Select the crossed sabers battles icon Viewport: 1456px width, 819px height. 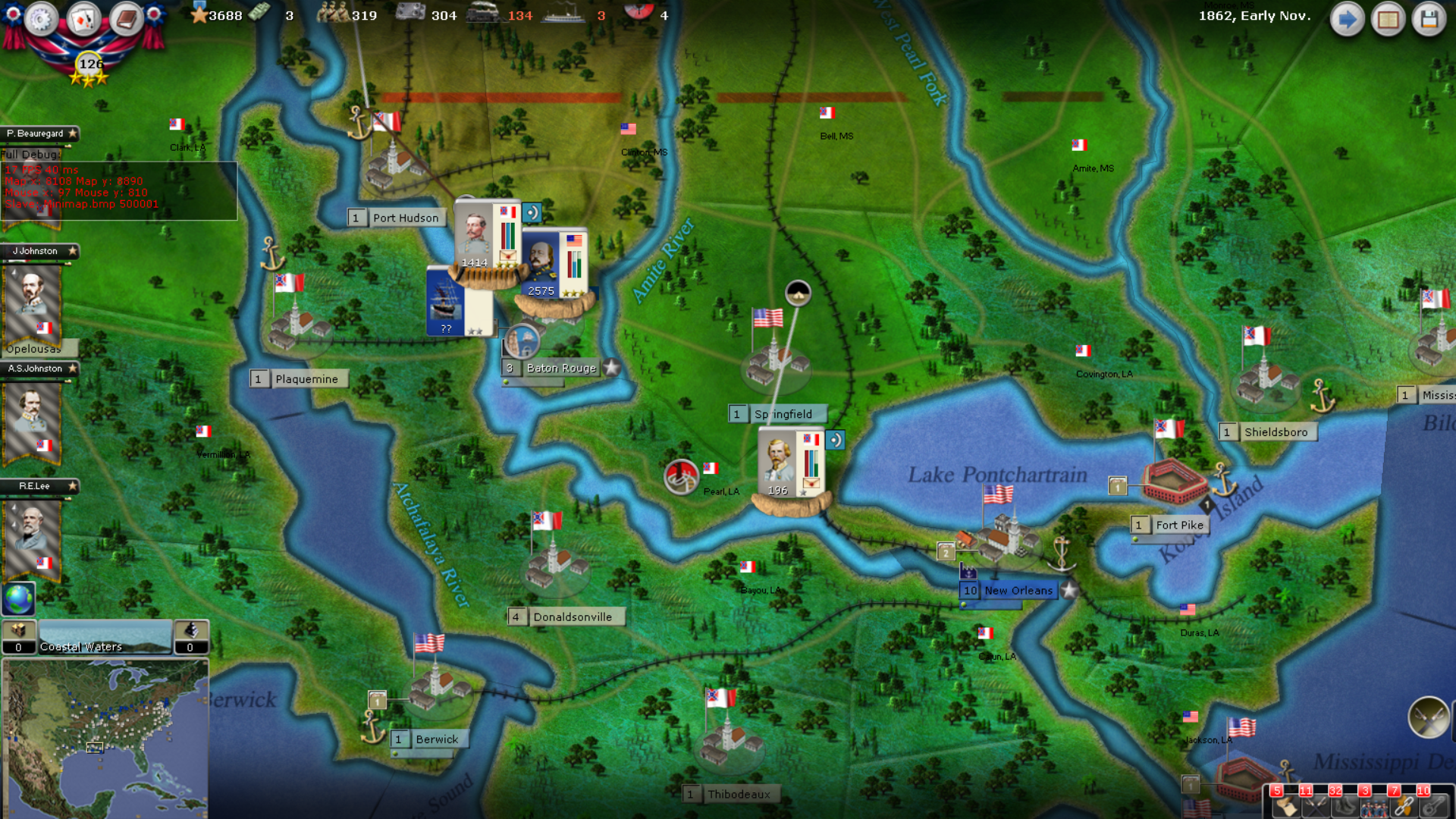(1314, 808)
